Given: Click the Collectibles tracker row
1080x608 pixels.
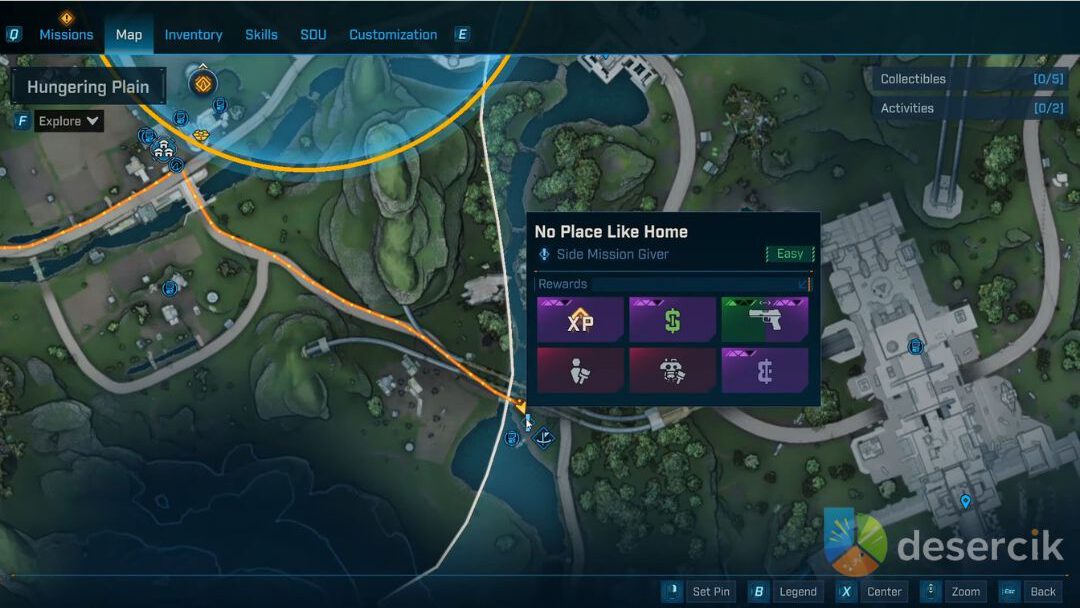Looking at the screenshot, I should (x=971, y=79).
